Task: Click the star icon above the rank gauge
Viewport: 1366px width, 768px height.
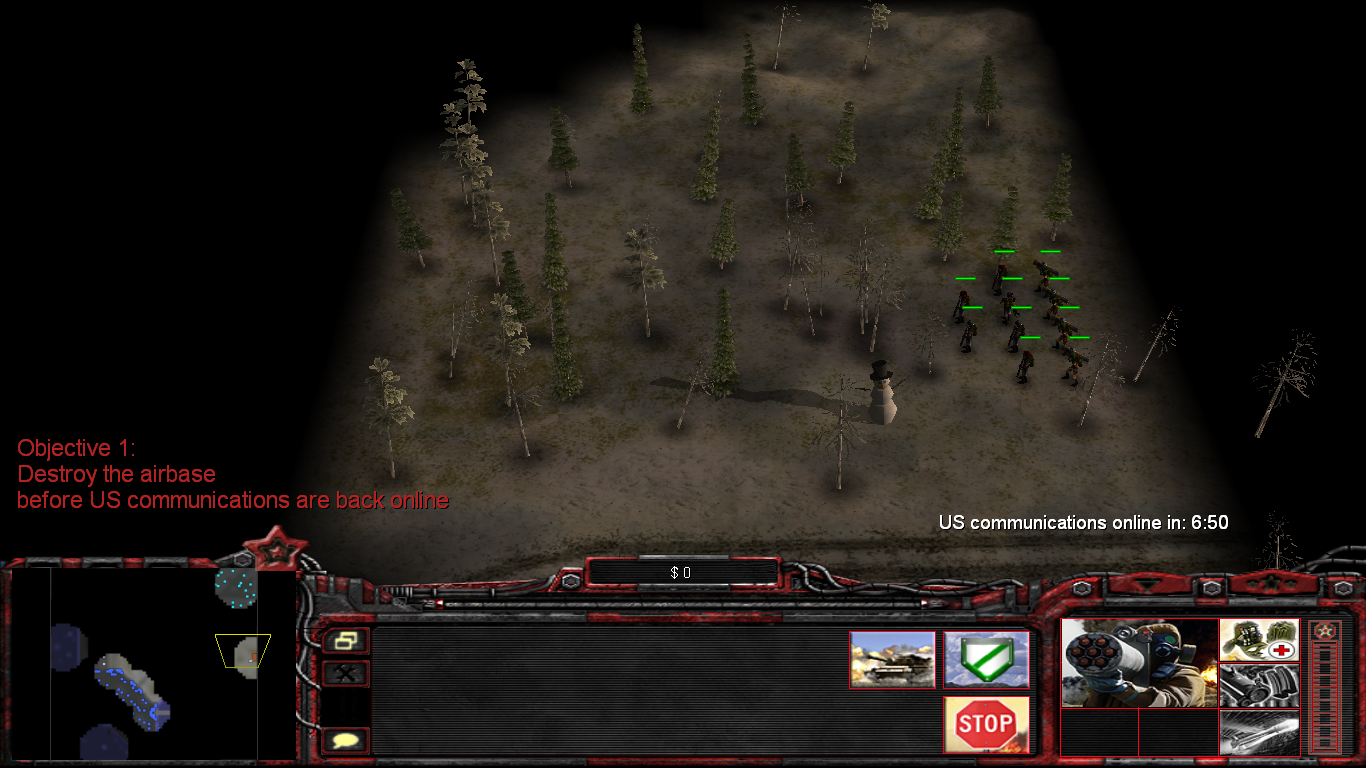Action: point(1325,632)
